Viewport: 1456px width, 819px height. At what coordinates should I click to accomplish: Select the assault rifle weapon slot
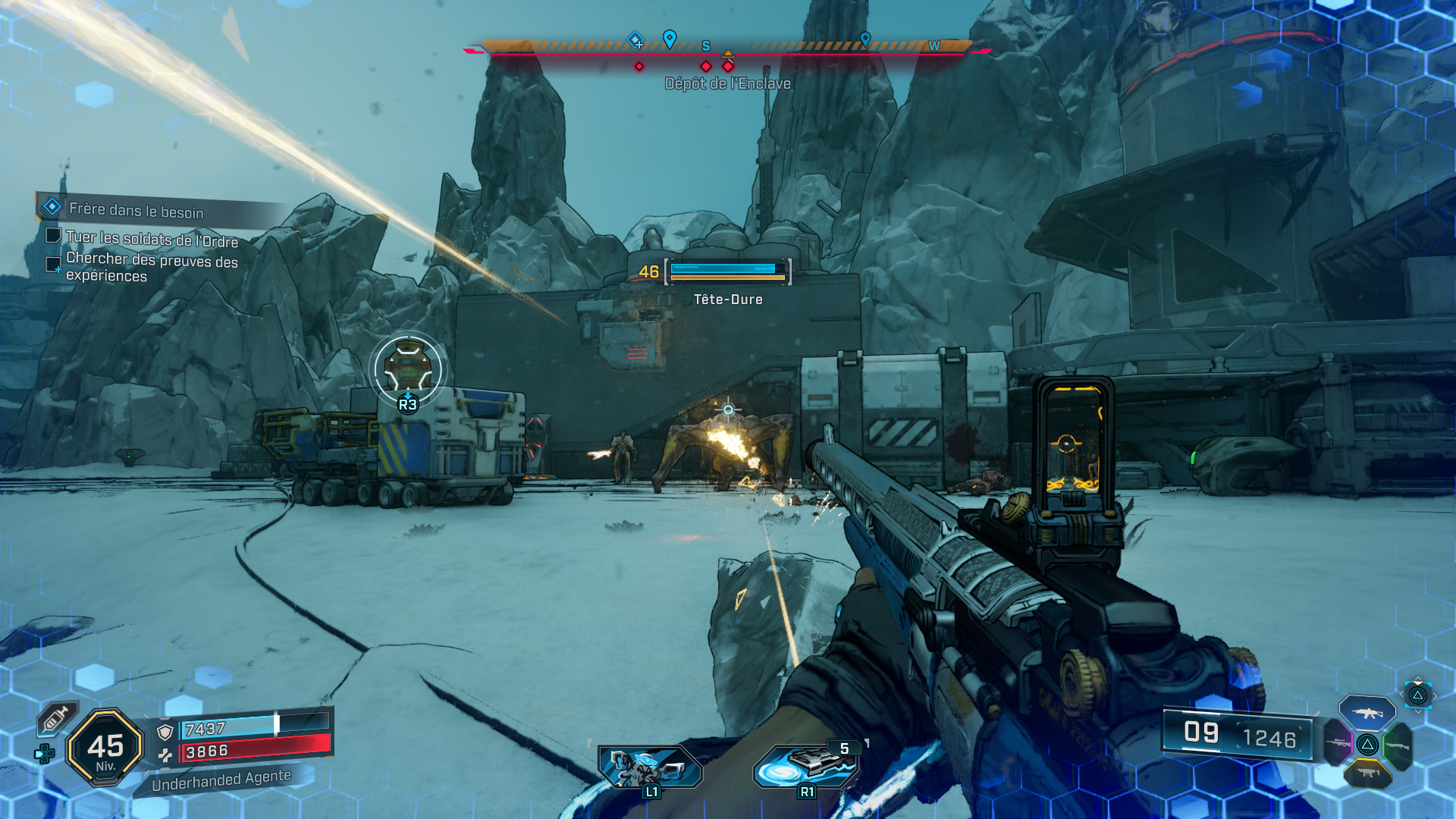pyautogui.click(x=1367, y=713)
